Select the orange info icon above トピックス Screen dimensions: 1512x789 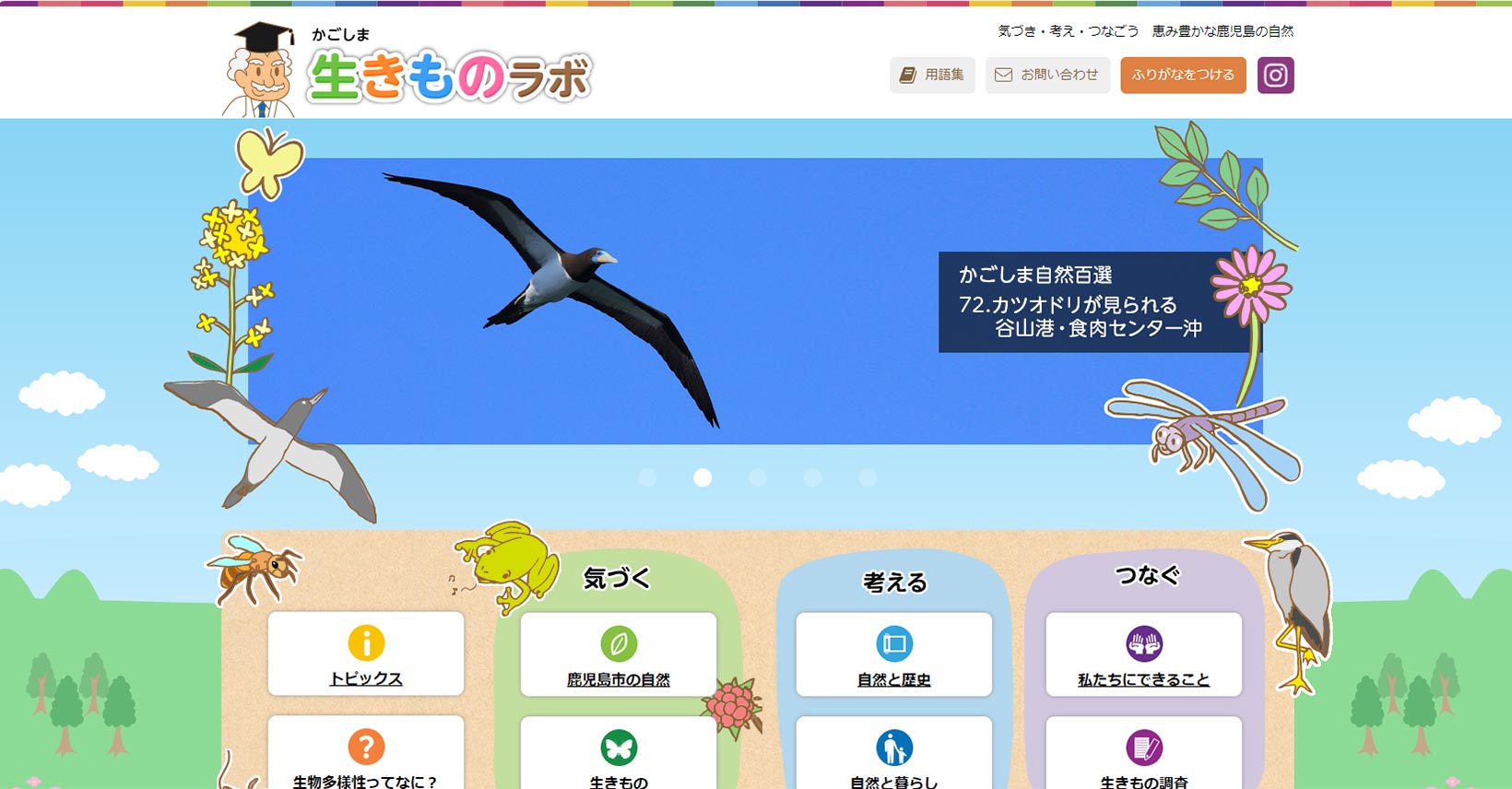365,642
